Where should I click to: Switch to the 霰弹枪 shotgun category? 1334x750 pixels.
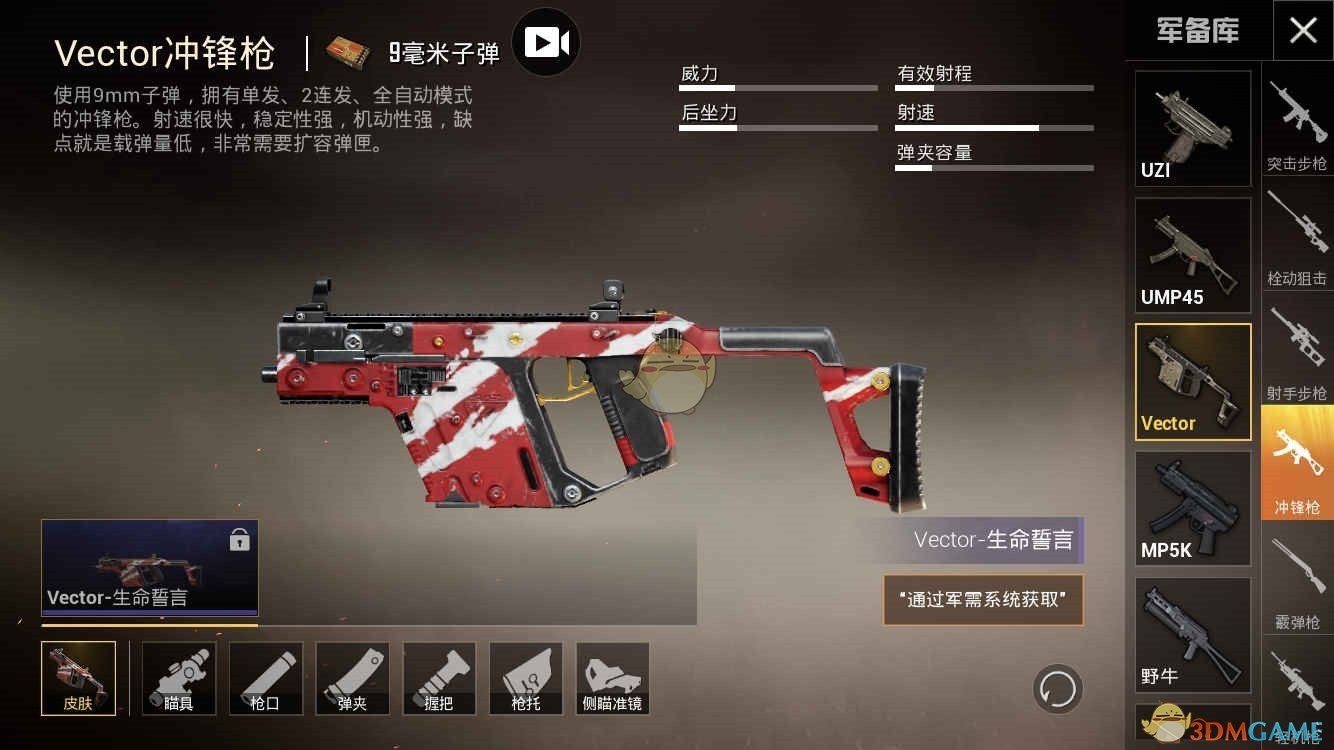pos(1297,580)
